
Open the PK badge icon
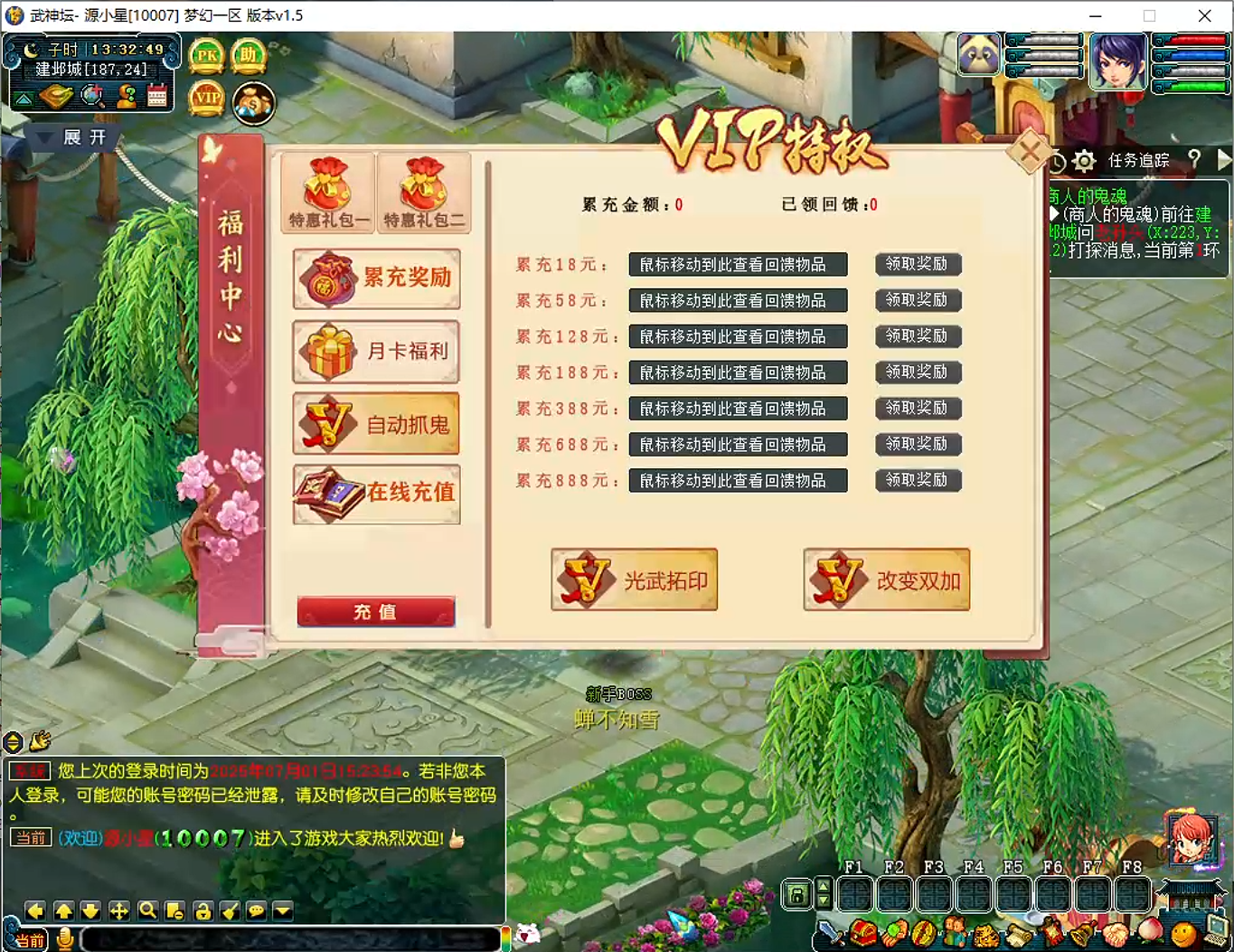(205, 54)
